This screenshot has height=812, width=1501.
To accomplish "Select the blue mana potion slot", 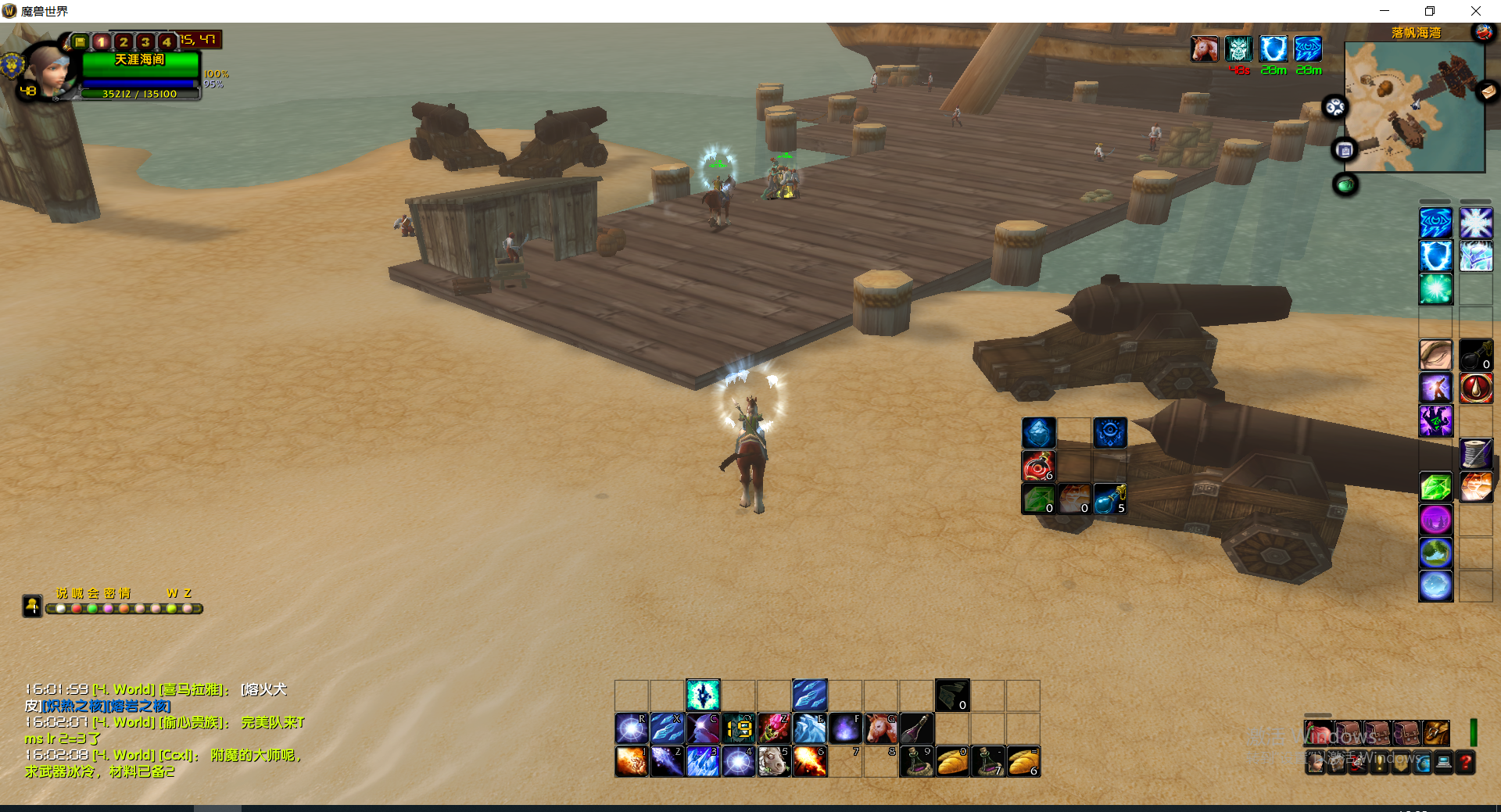I will [x=1110, y=499].
